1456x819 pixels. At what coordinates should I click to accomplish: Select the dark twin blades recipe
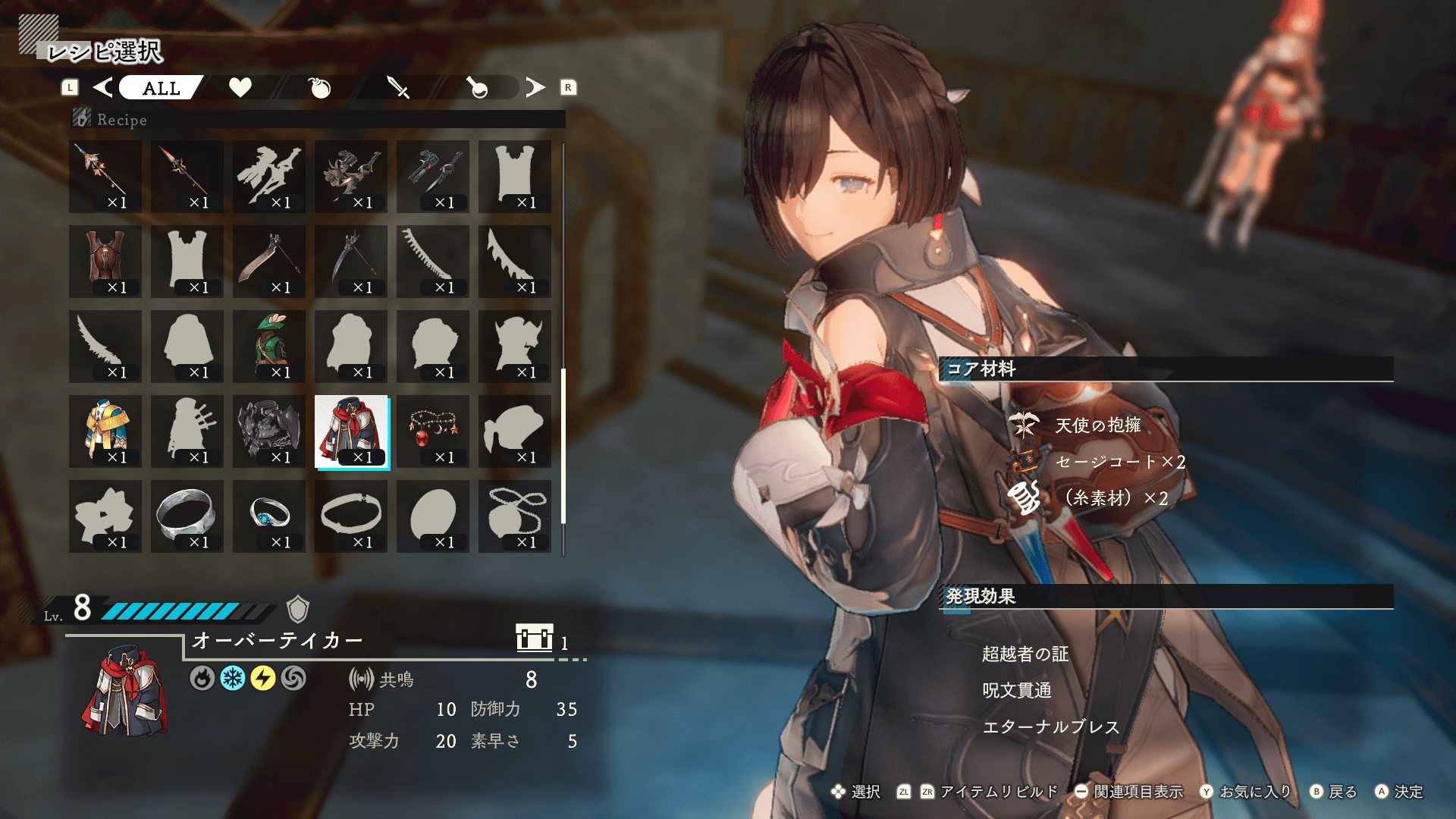[x=433, y=176]
